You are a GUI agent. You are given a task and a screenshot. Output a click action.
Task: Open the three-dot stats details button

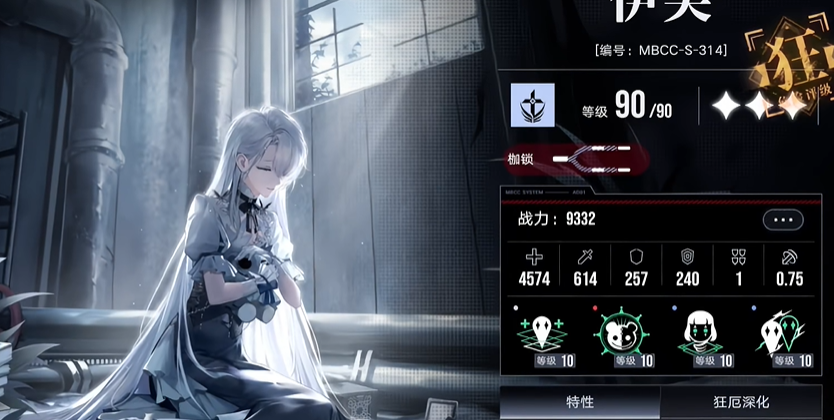point(783,220)
